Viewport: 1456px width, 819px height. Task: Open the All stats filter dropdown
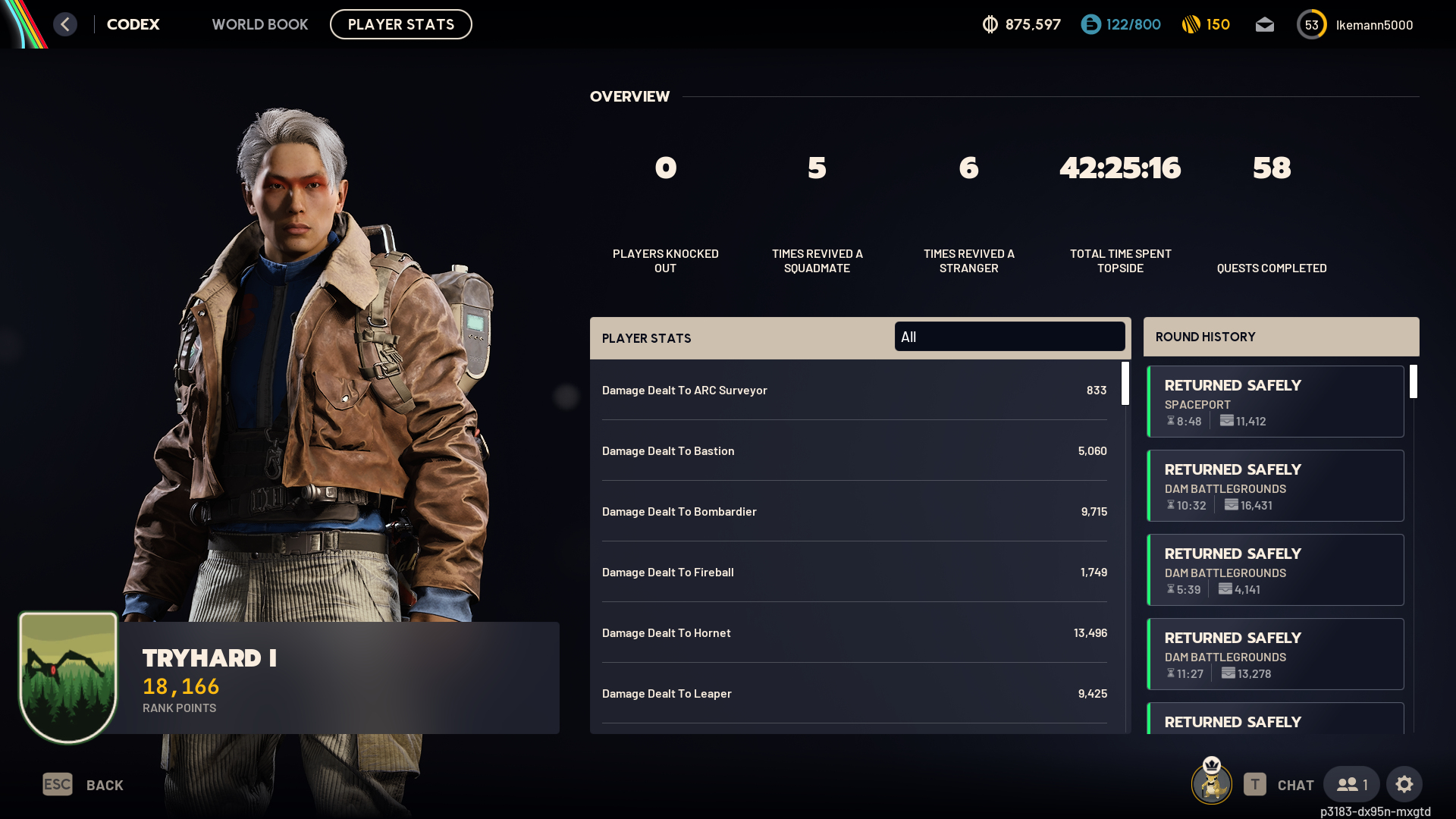pos(1009,337)
